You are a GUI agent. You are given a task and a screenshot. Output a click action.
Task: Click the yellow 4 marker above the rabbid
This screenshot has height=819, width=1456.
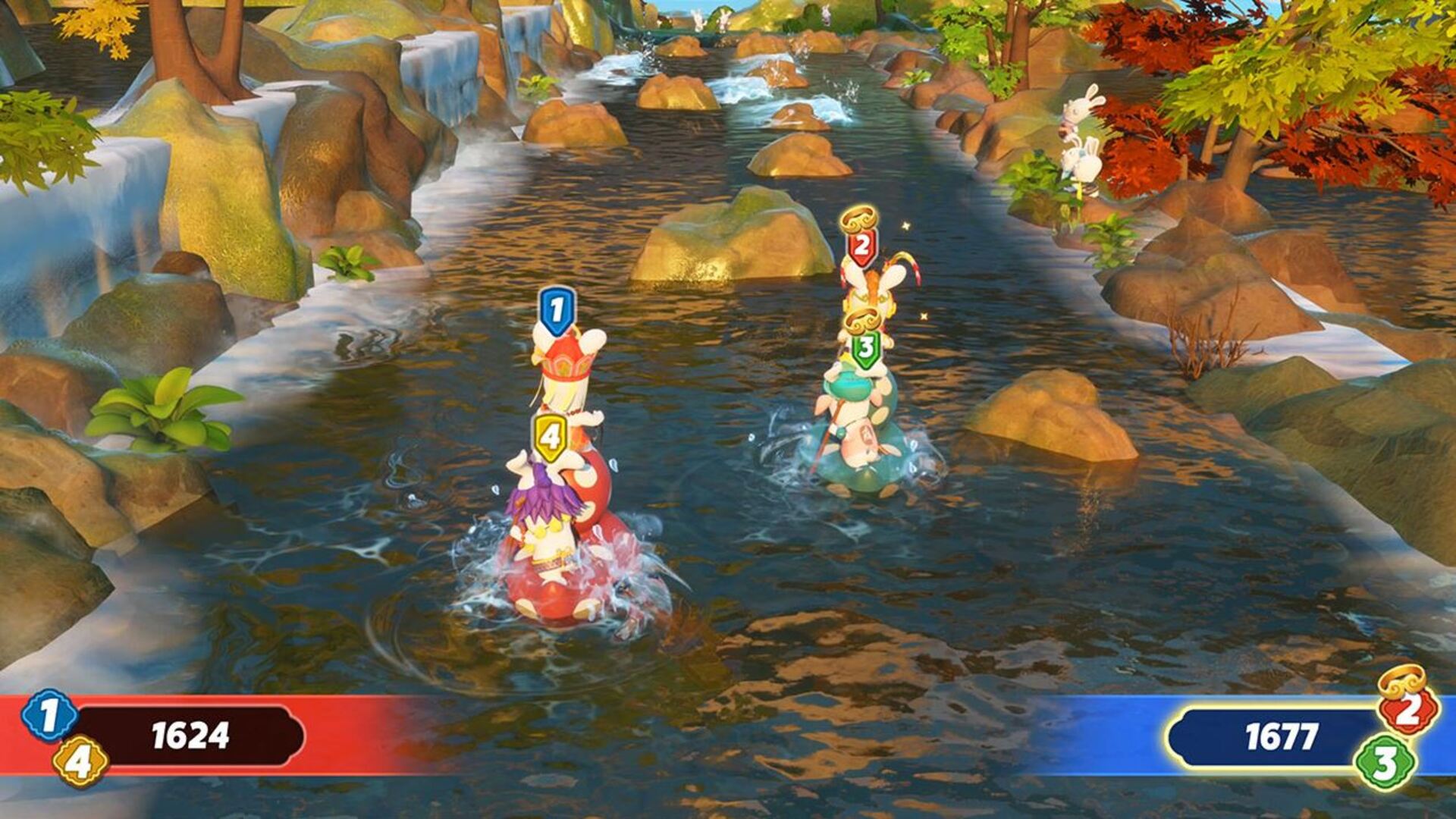pyautogui.click(x=550, y=438)
